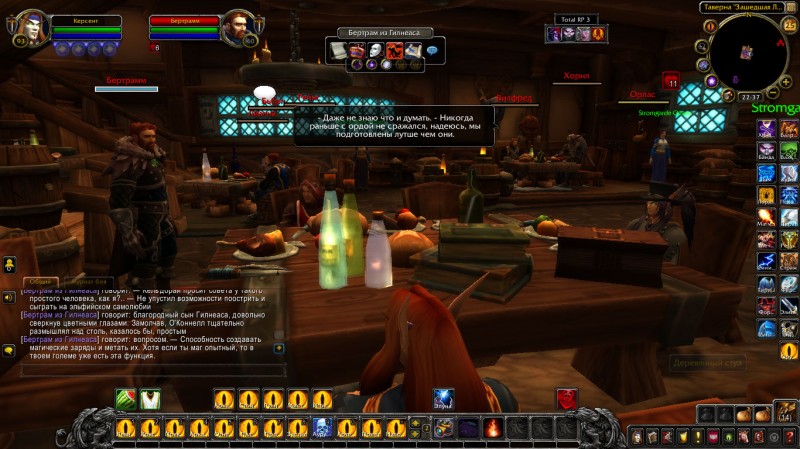The height and width of the screenshot is (449, 800).
Task: Use the white tabard ability icon
Action: click(150, 399)
